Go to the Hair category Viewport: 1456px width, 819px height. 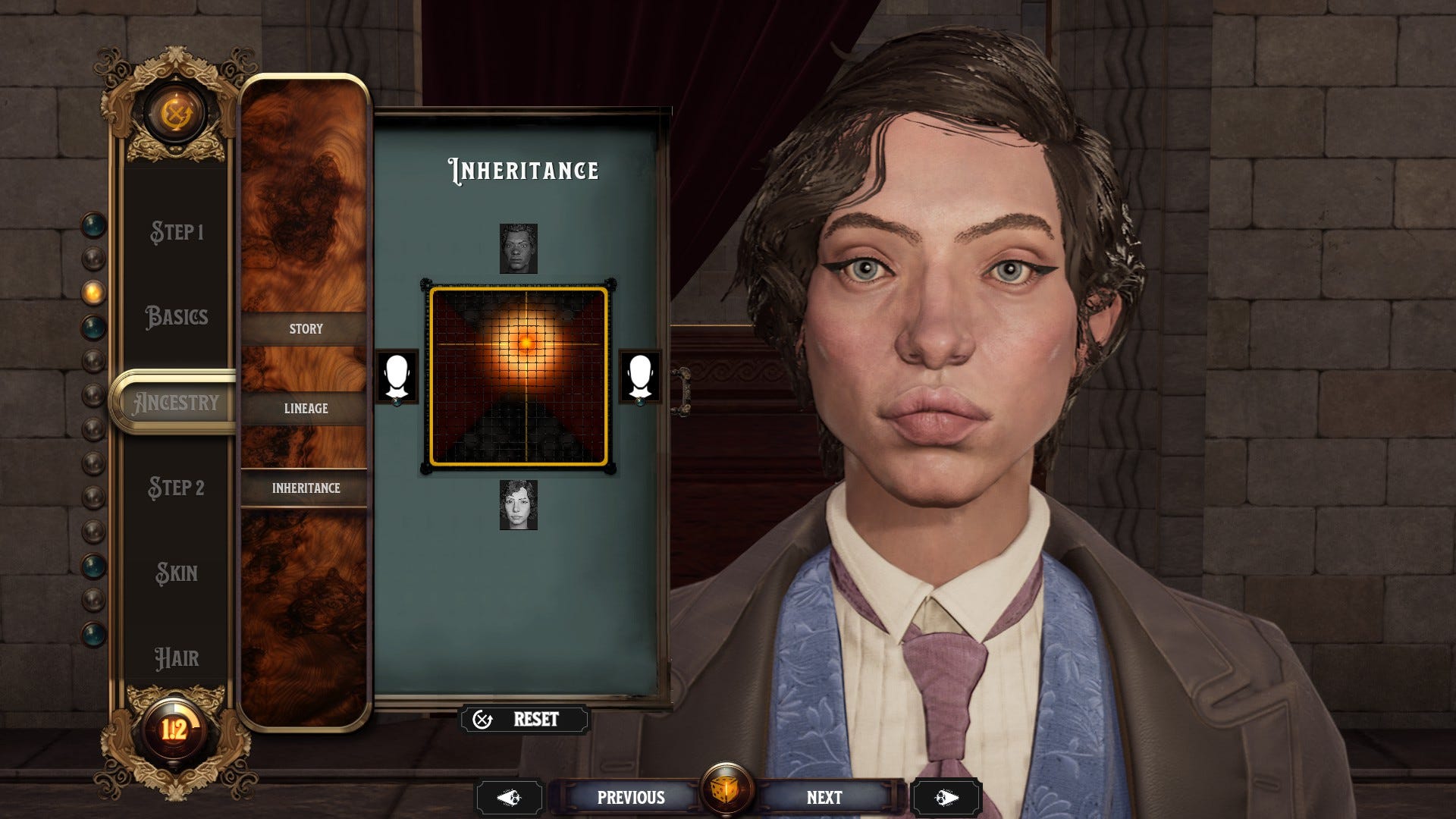point(176,657)
